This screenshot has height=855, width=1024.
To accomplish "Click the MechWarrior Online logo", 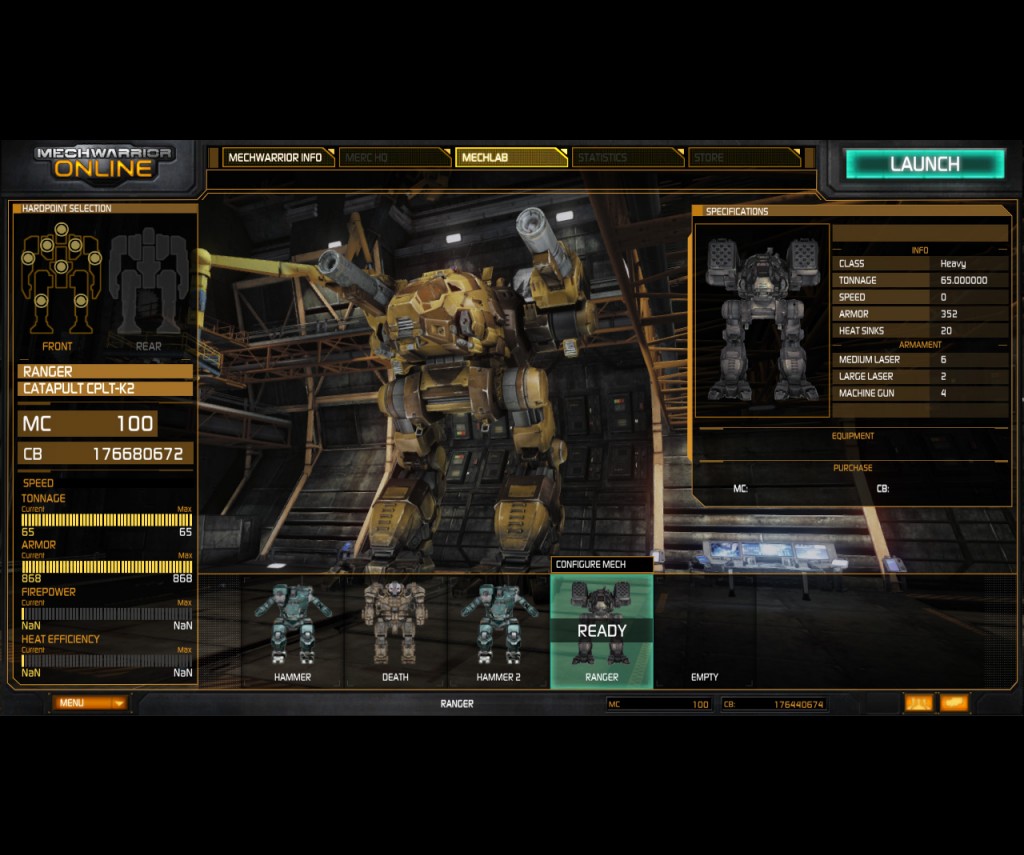I will tap(104, 161).
